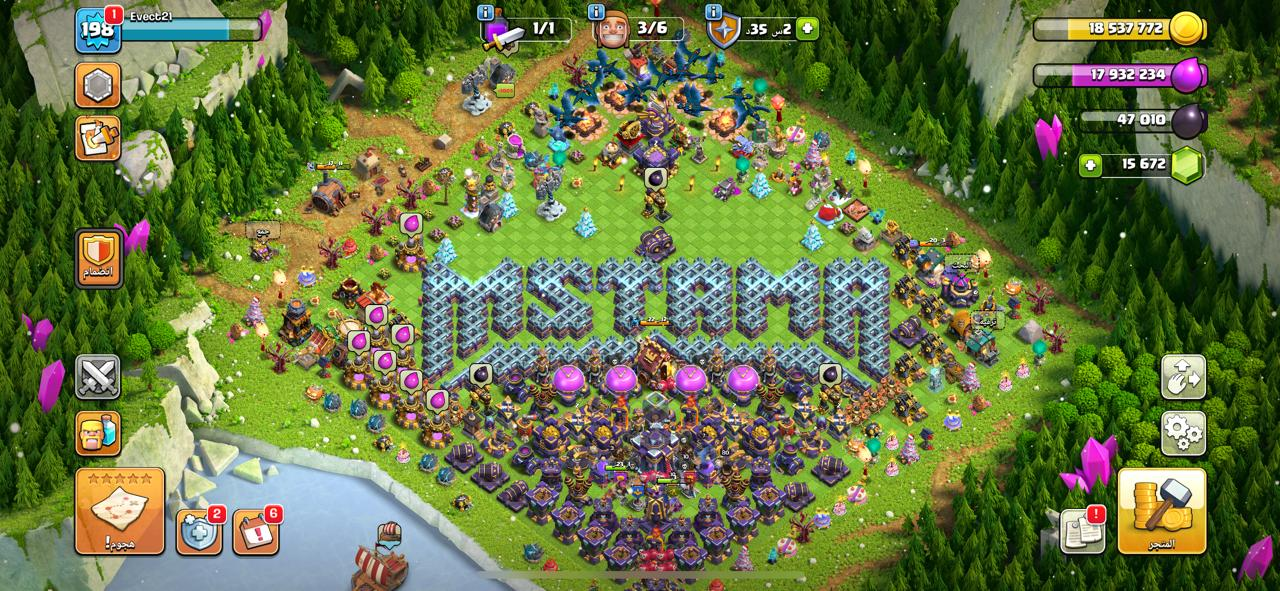Open the Attack map button

(x=120, y=511)
